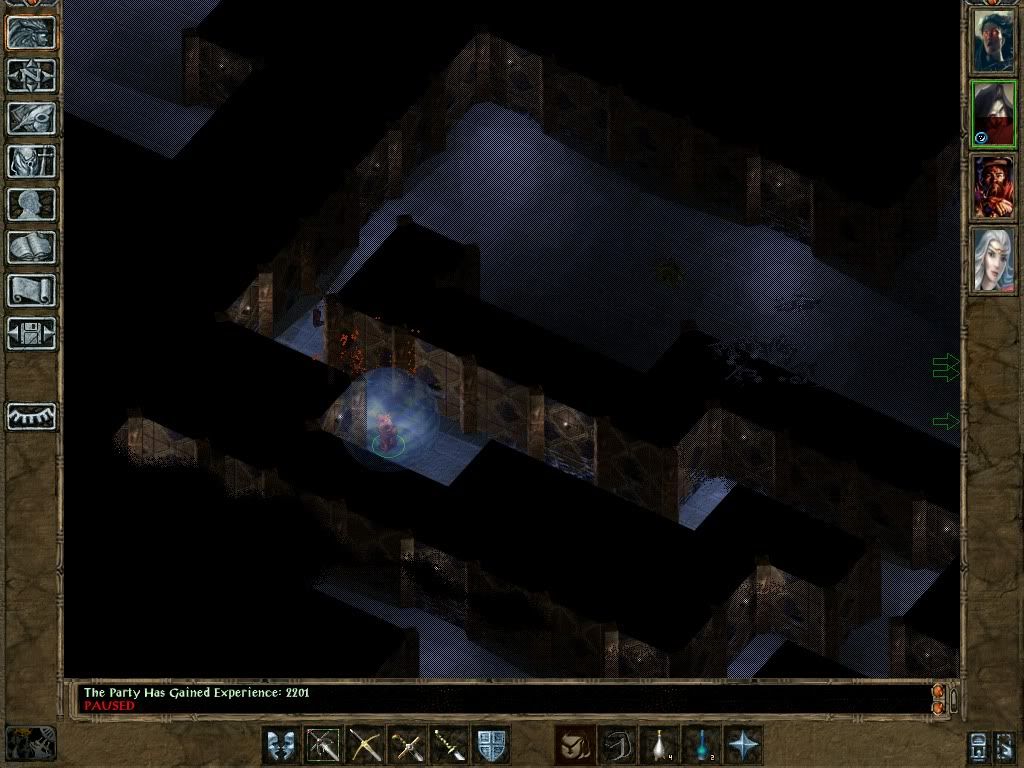Image resolution: width=1024 pixels, height=768 pixels.
Task: Open the area map with compass icon
Action: tap(31, 75)
